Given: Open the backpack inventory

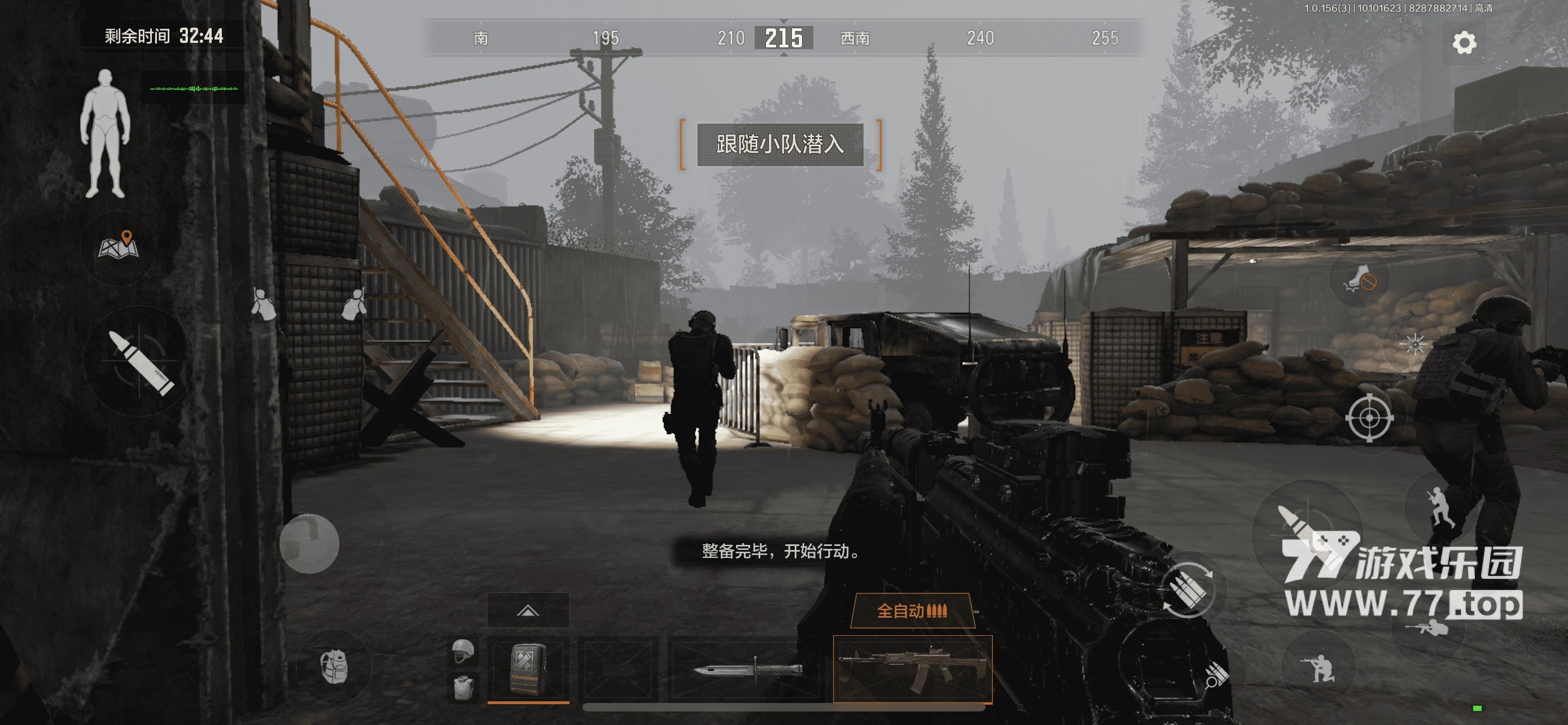Looking at the screenshot, I should 334,666.
